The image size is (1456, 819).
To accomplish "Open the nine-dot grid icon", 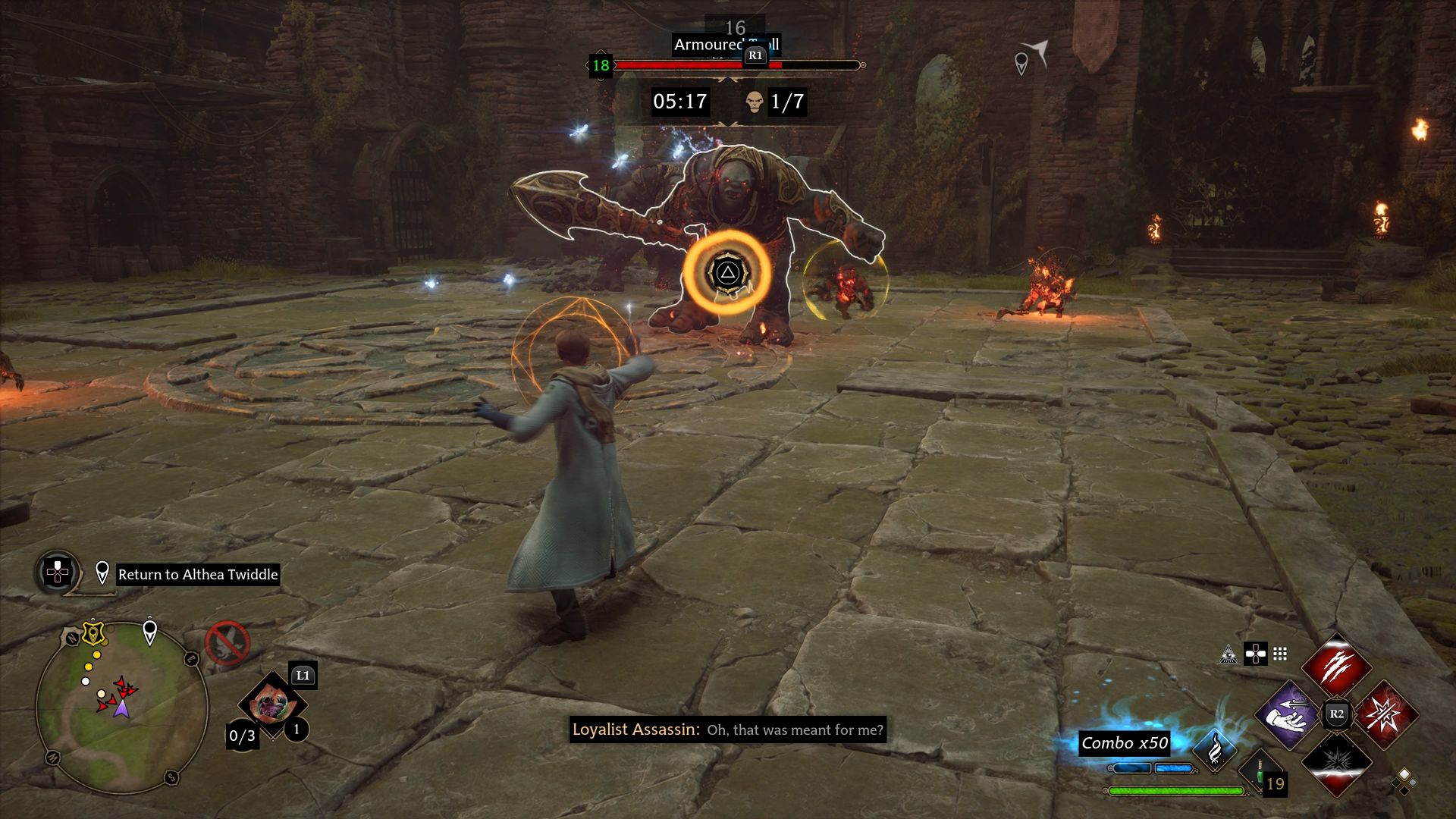I will click(x=1280, y=654).
